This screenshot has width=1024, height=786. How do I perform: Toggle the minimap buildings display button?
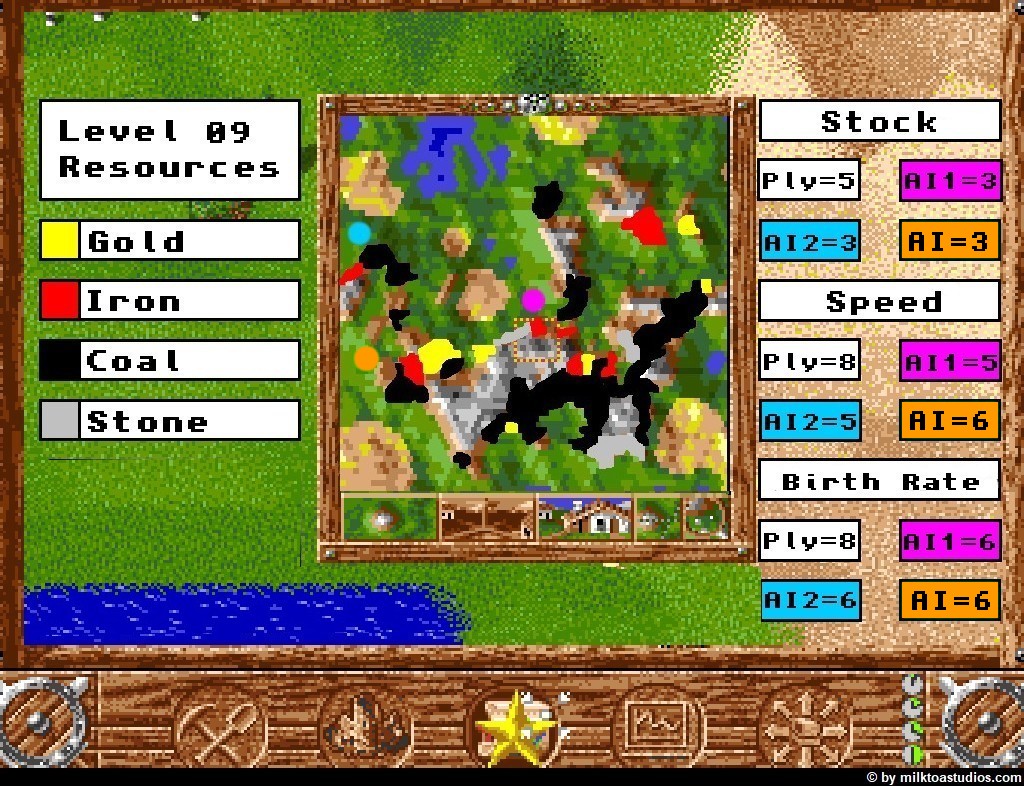[x=585, y=518]
